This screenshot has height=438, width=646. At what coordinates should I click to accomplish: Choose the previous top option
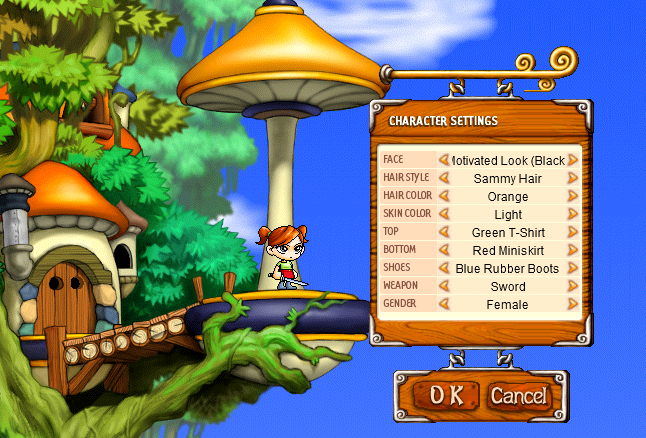(443, 232)
